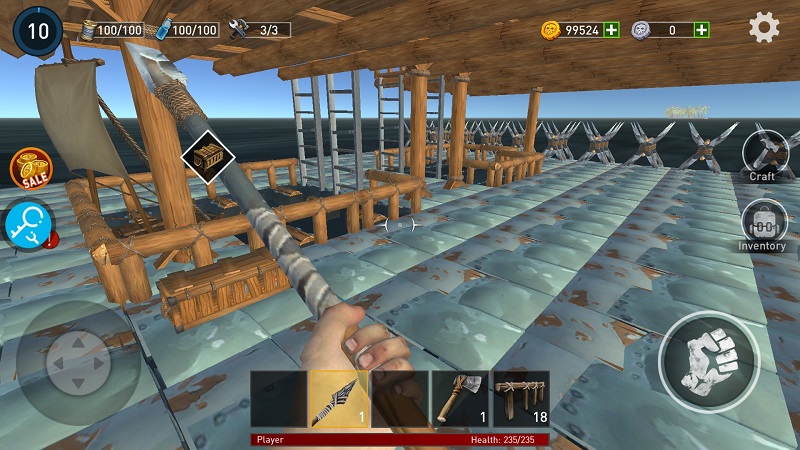Buy more gold coins with the plus button

pyautogui.click(x=611, y=30)
